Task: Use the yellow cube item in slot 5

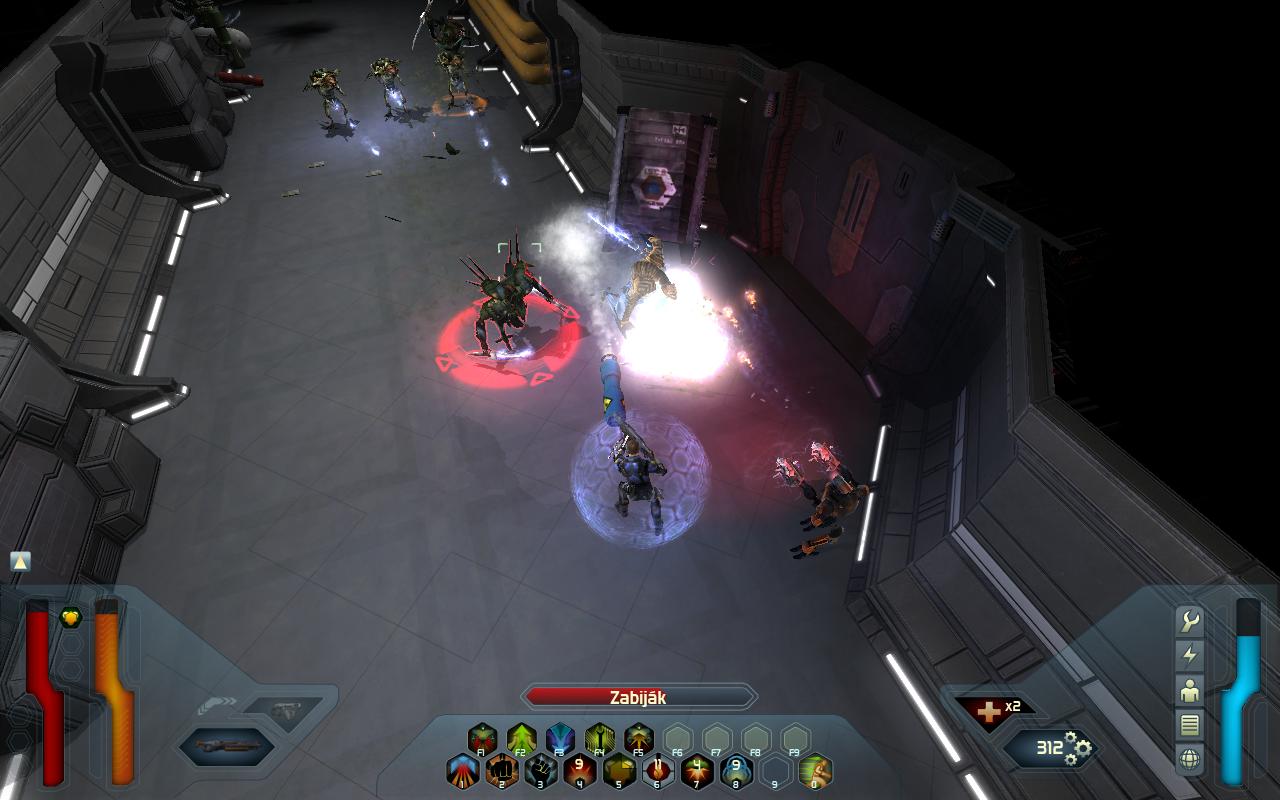Action: point(619,771)
